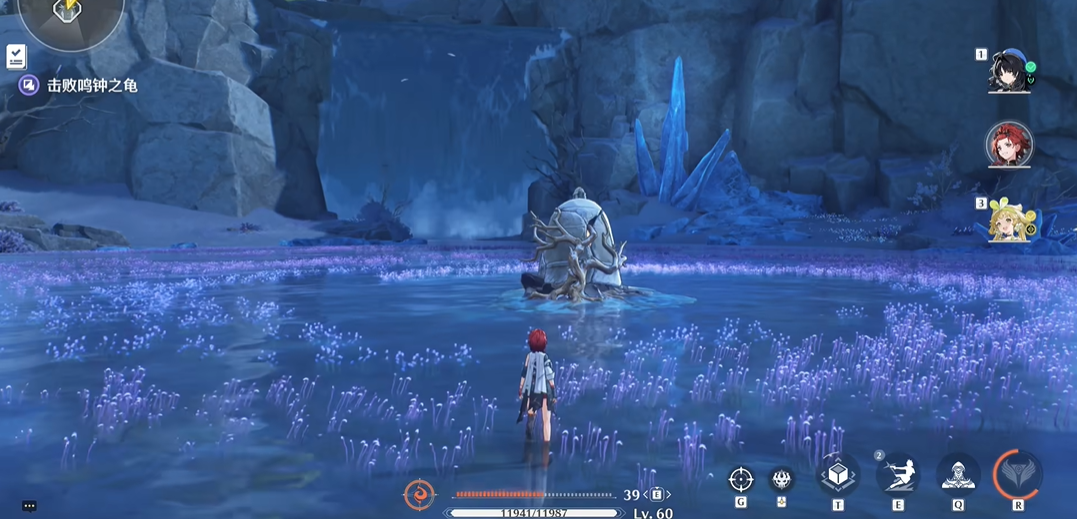Click the orange fire-swirl element emblem
1077x519 pixels.
(419, 495)
